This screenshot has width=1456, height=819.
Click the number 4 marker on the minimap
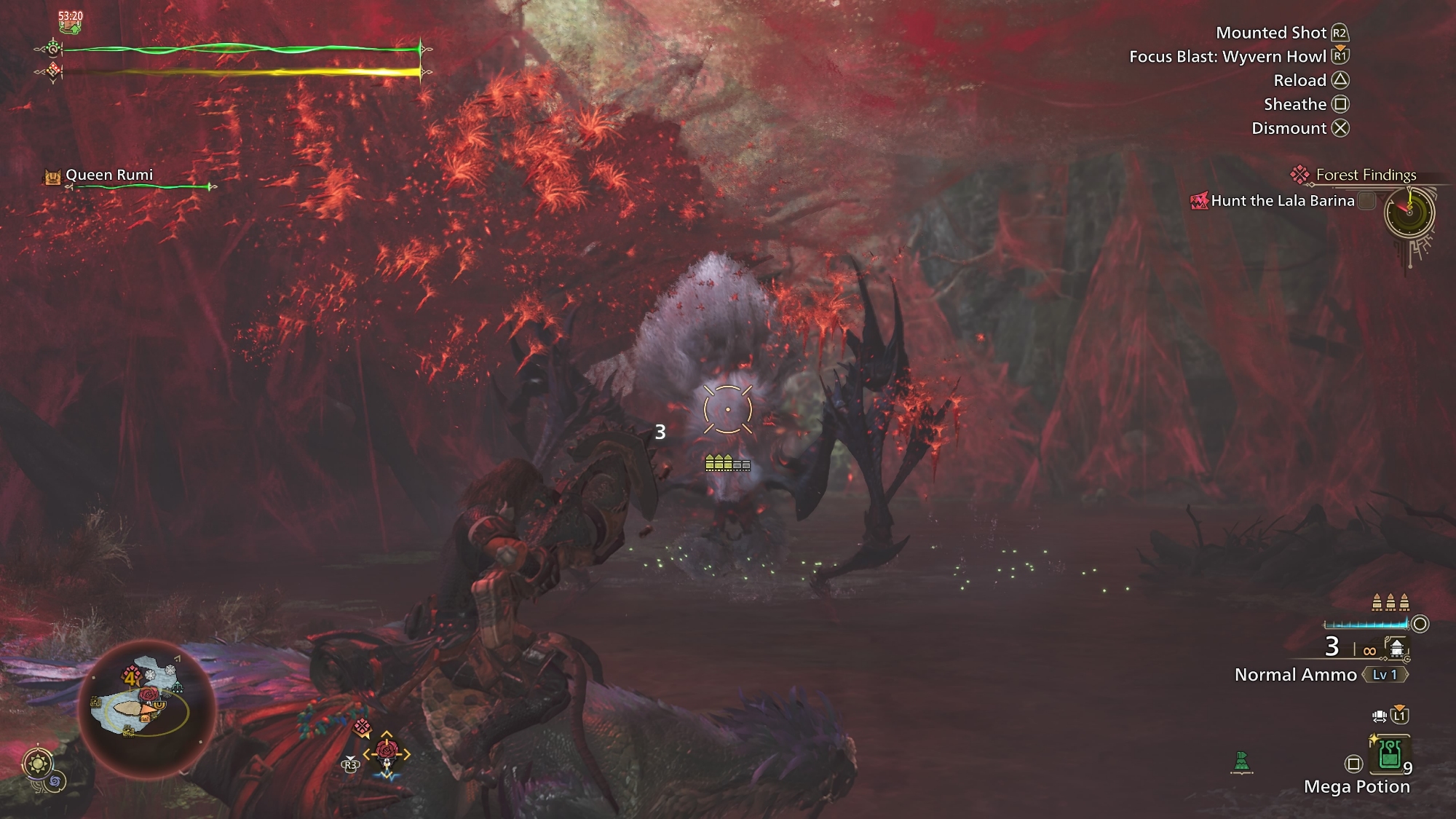pos(130,678)
